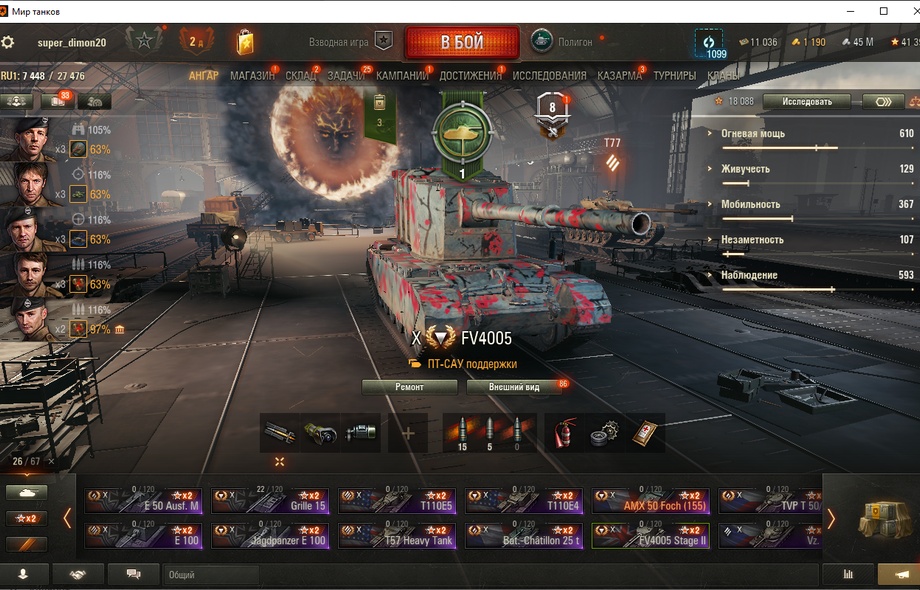Select the fire extinguisher consumable slot
Screen dimensions: 920x590
(x=566, y=433)
